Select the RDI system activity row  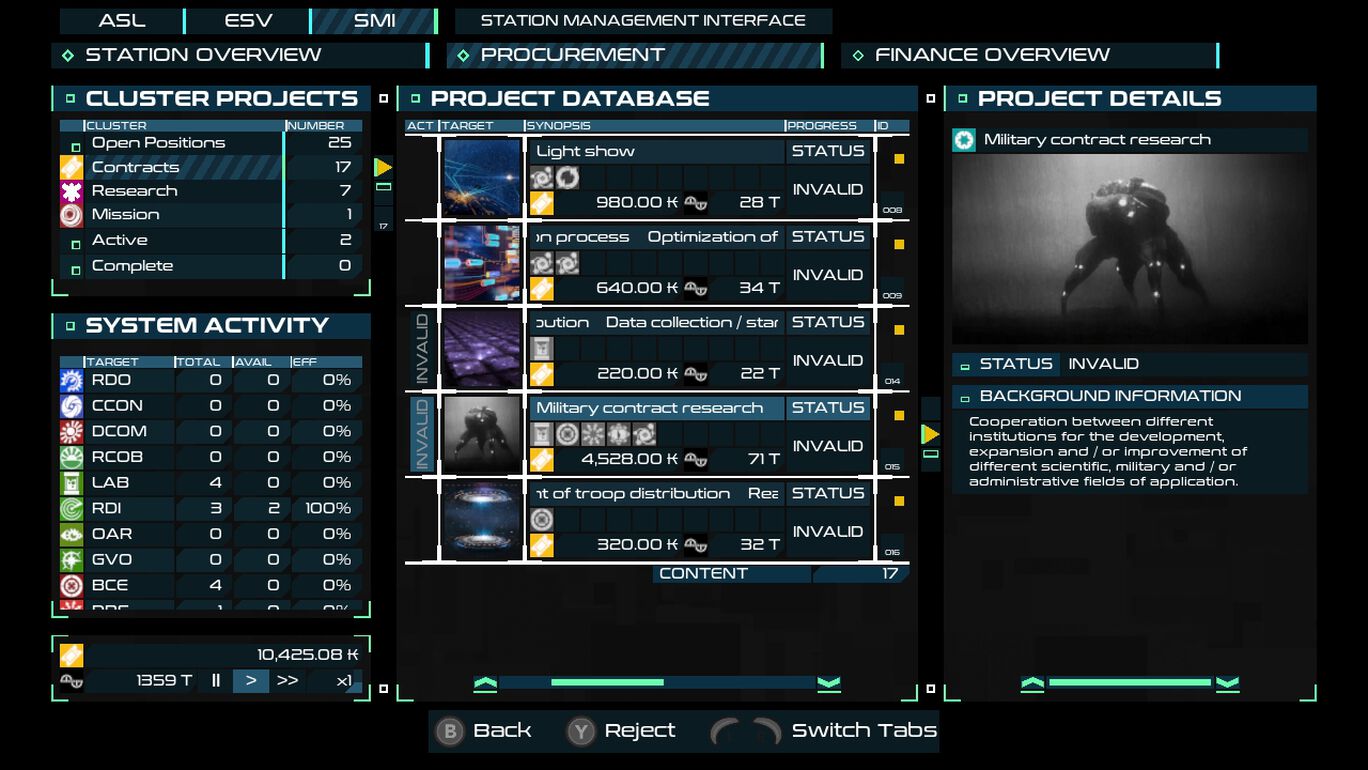[x=210, y=508]
